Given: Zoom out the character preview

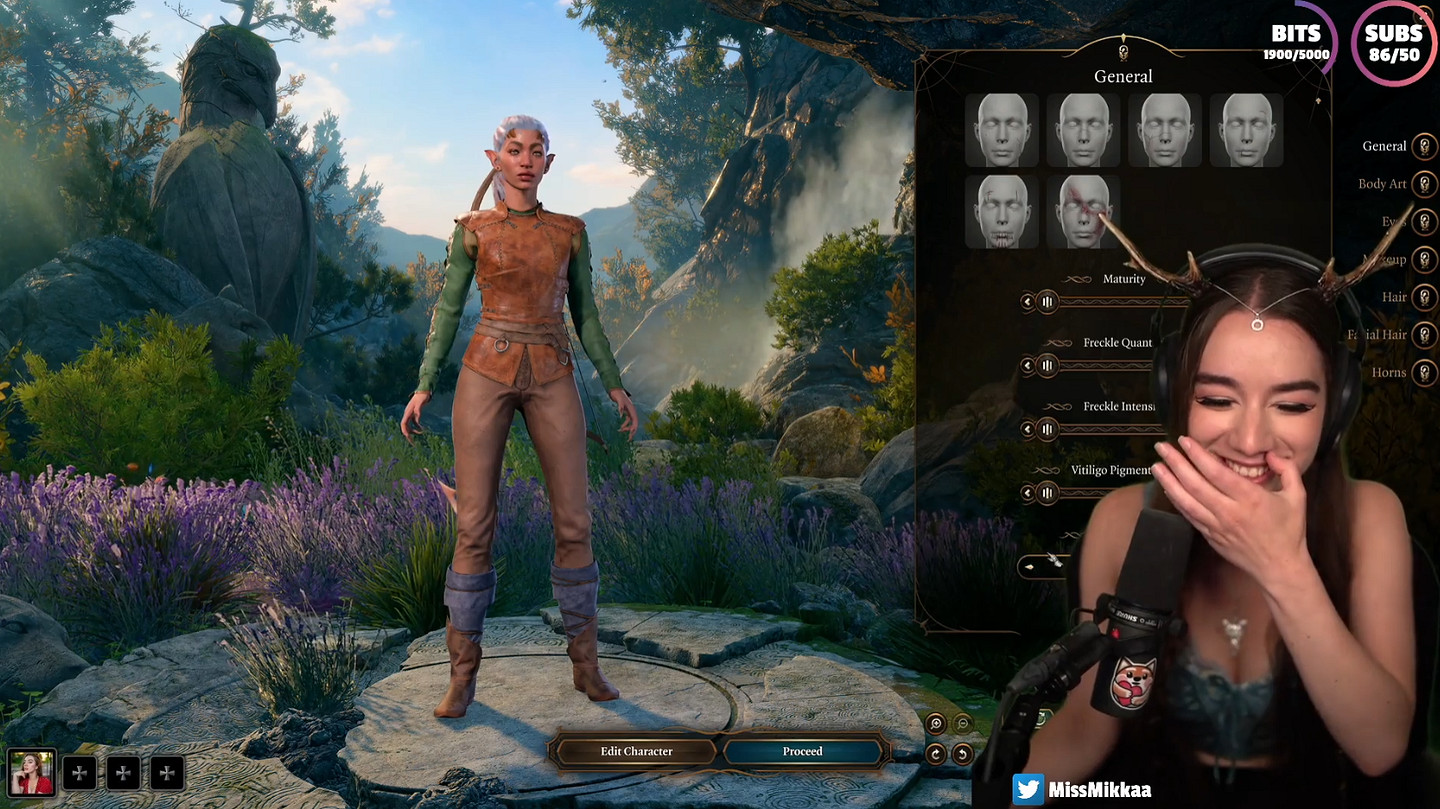Looking at the screenshot, I should click(x=963, y=723).
